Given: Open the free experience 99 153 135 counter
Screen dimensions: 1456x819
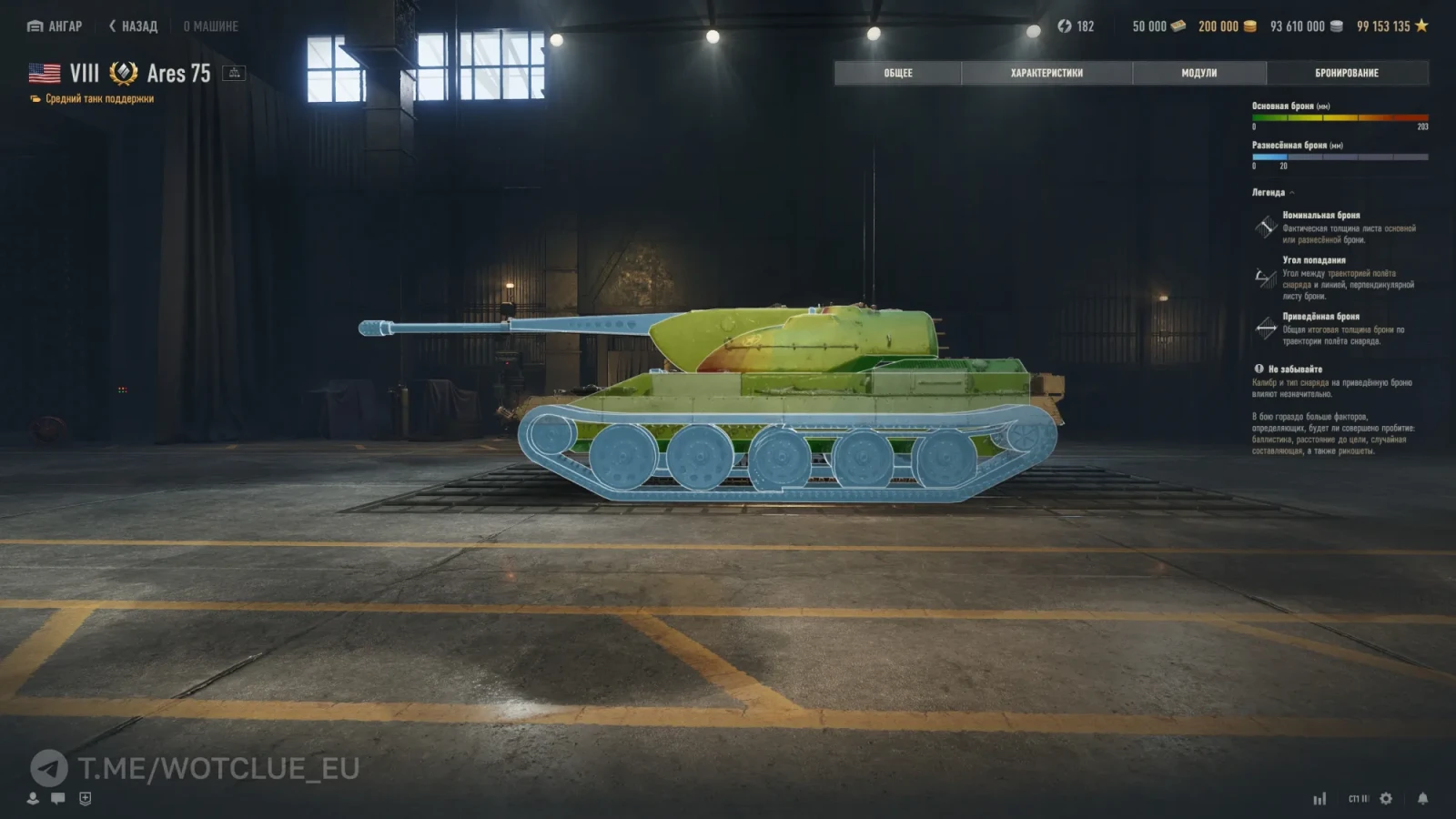Looking at the screenshot, I should pyautogui.click(x=1391, y=26).
